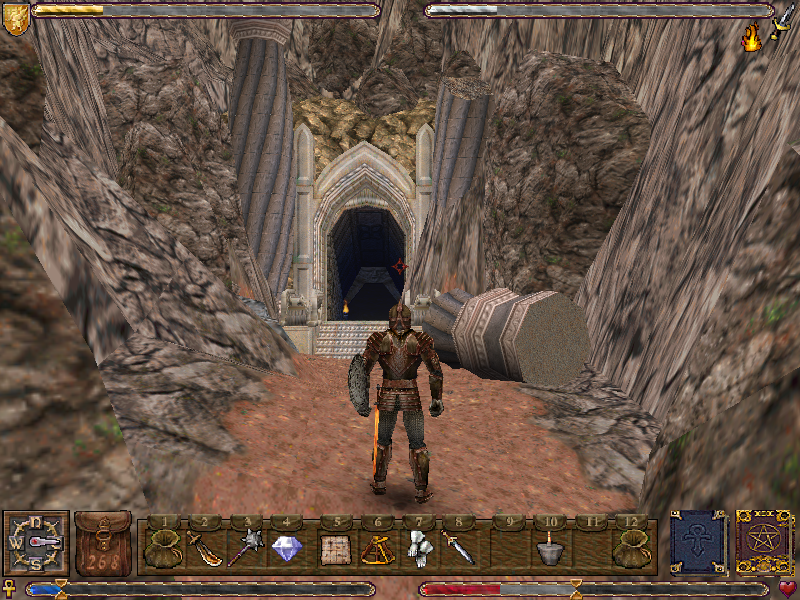Viewport: 800px width, 600px height.
Task: Open the blue ankh journal book
Action: [x=698, y=543]
